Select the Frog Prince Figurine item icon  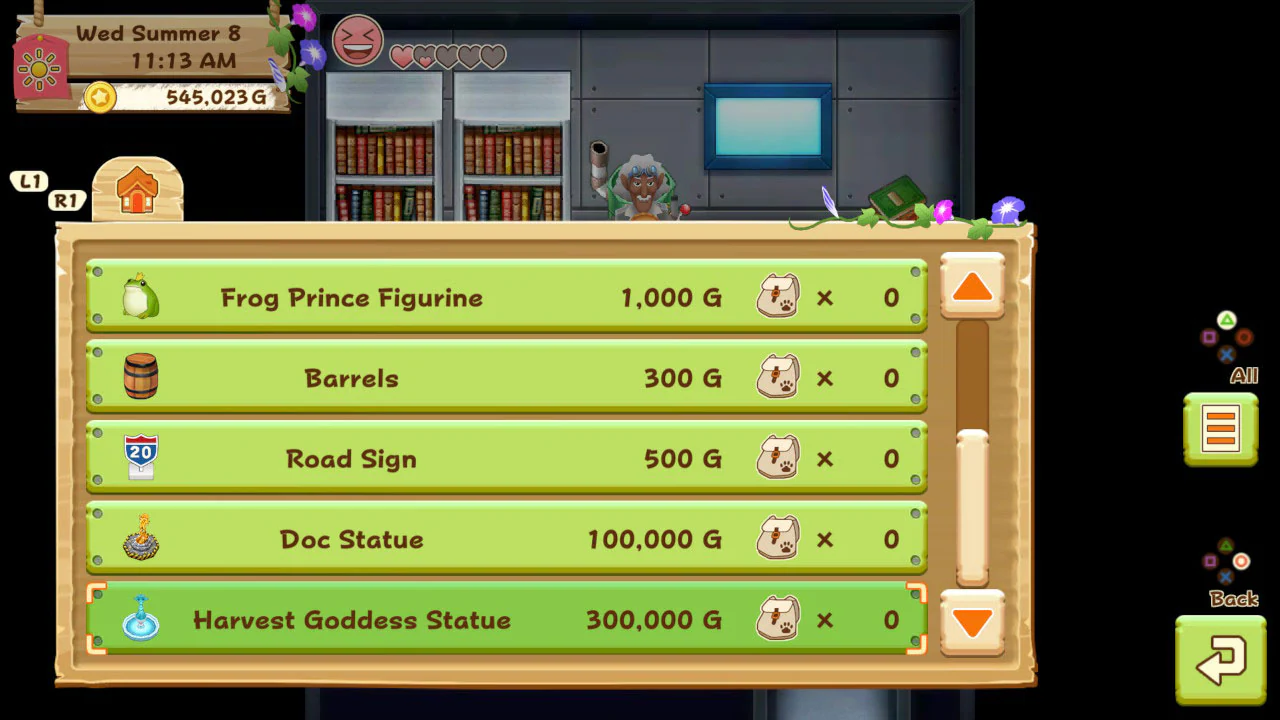(x=140, y=296)
